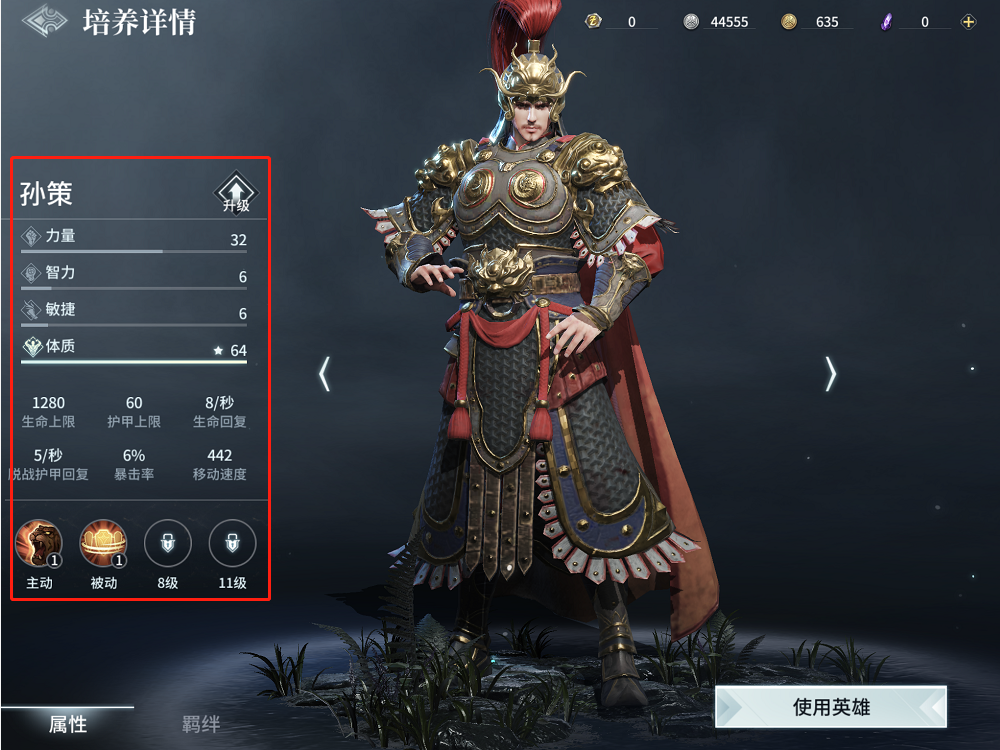Switch to the 羁绊 tab
Screen dimensions: 1000x750
[201, 724]
